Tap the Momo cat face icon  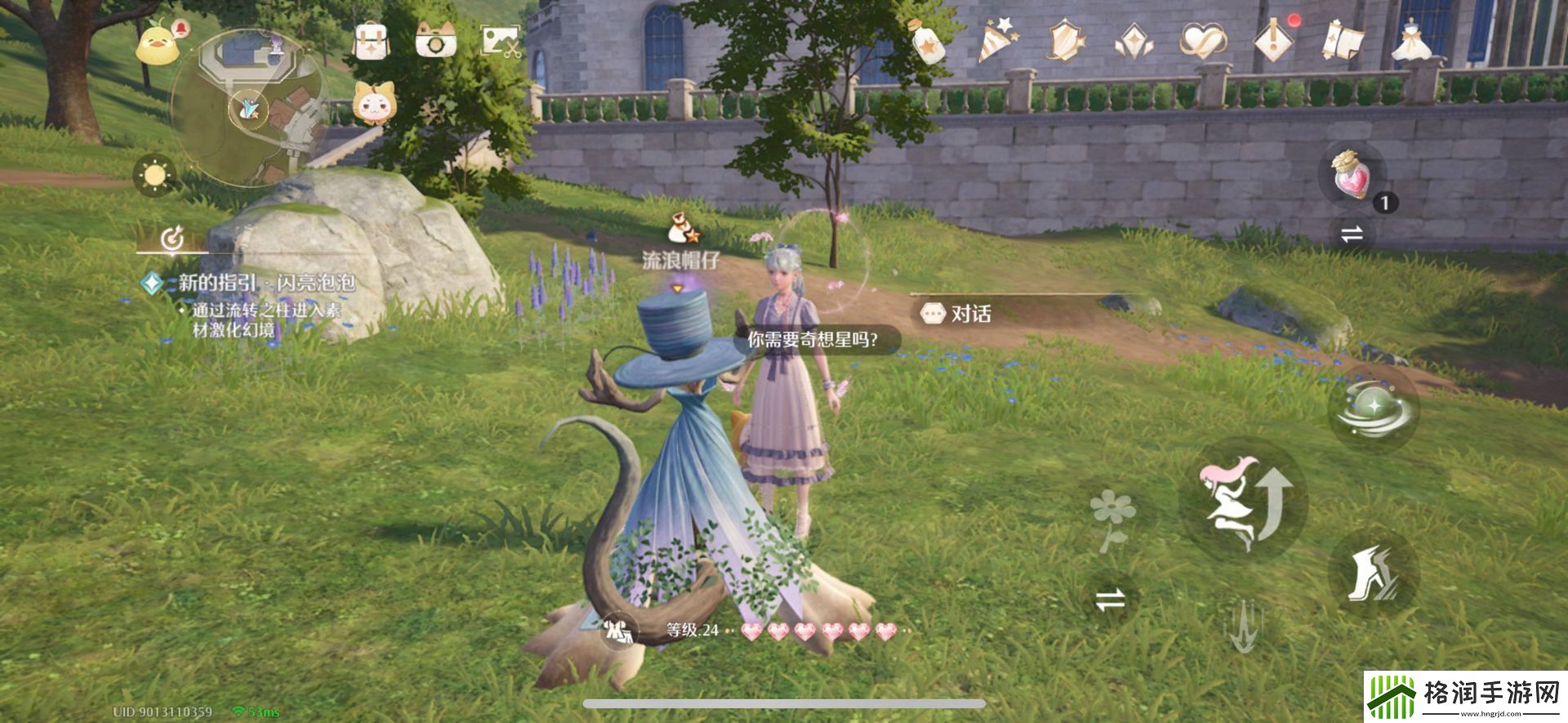(x=372, y=104)
